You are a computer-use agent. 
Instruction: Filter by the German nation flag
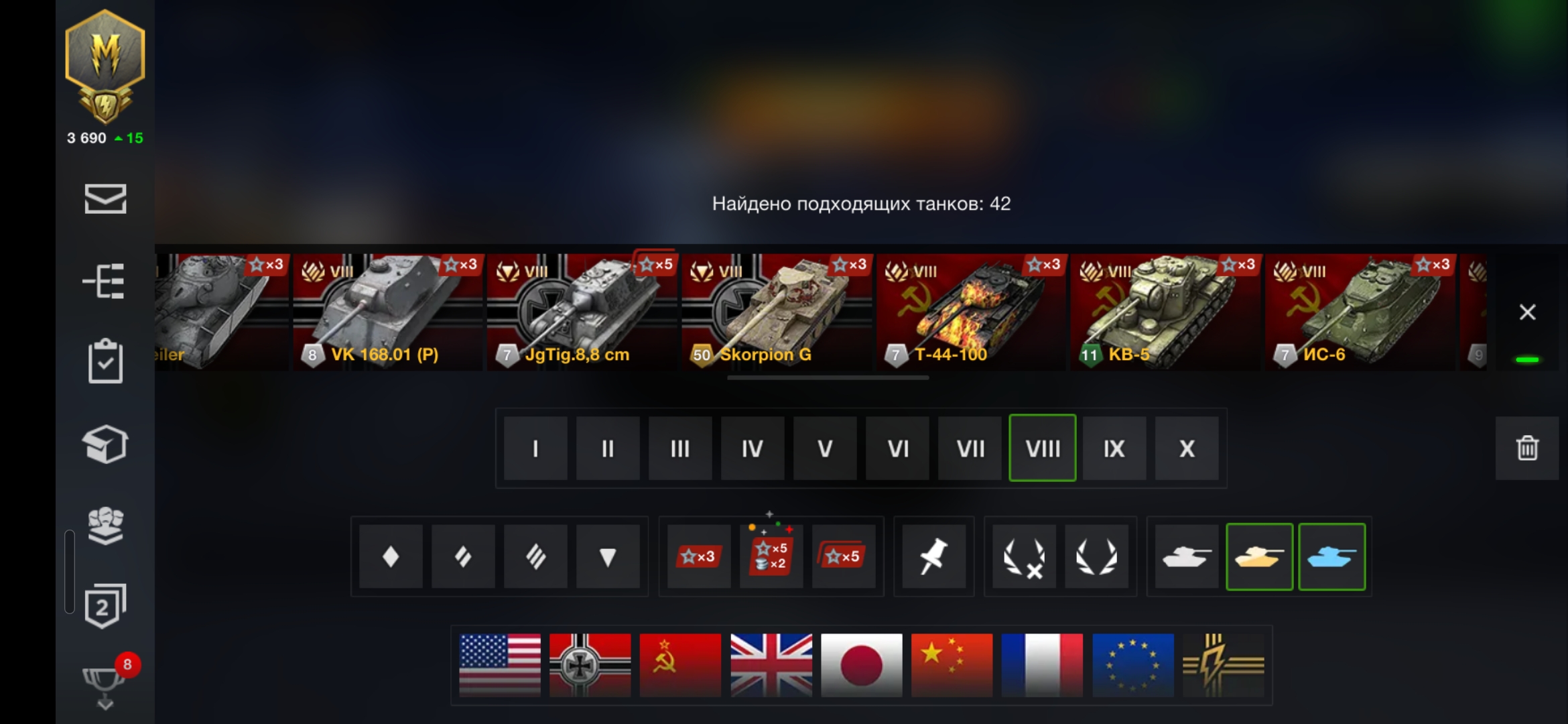(590, 665)
